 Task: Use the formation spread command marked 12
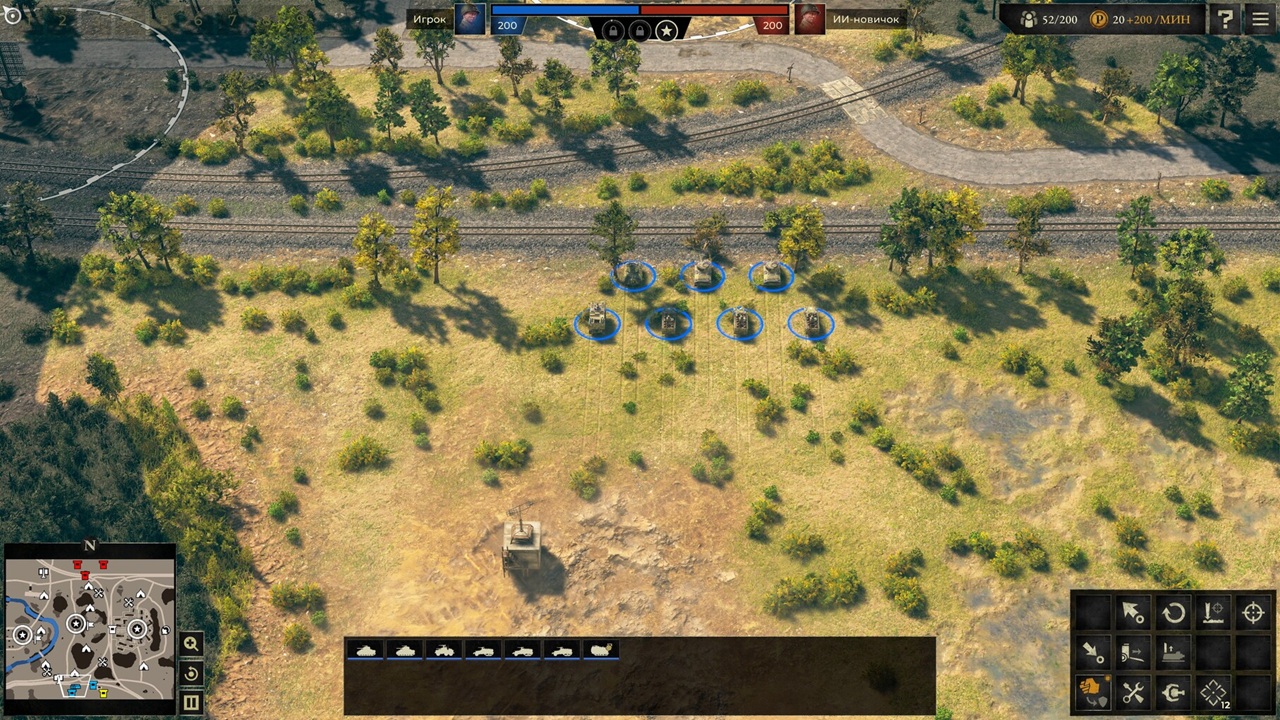tap(1214, 692)
